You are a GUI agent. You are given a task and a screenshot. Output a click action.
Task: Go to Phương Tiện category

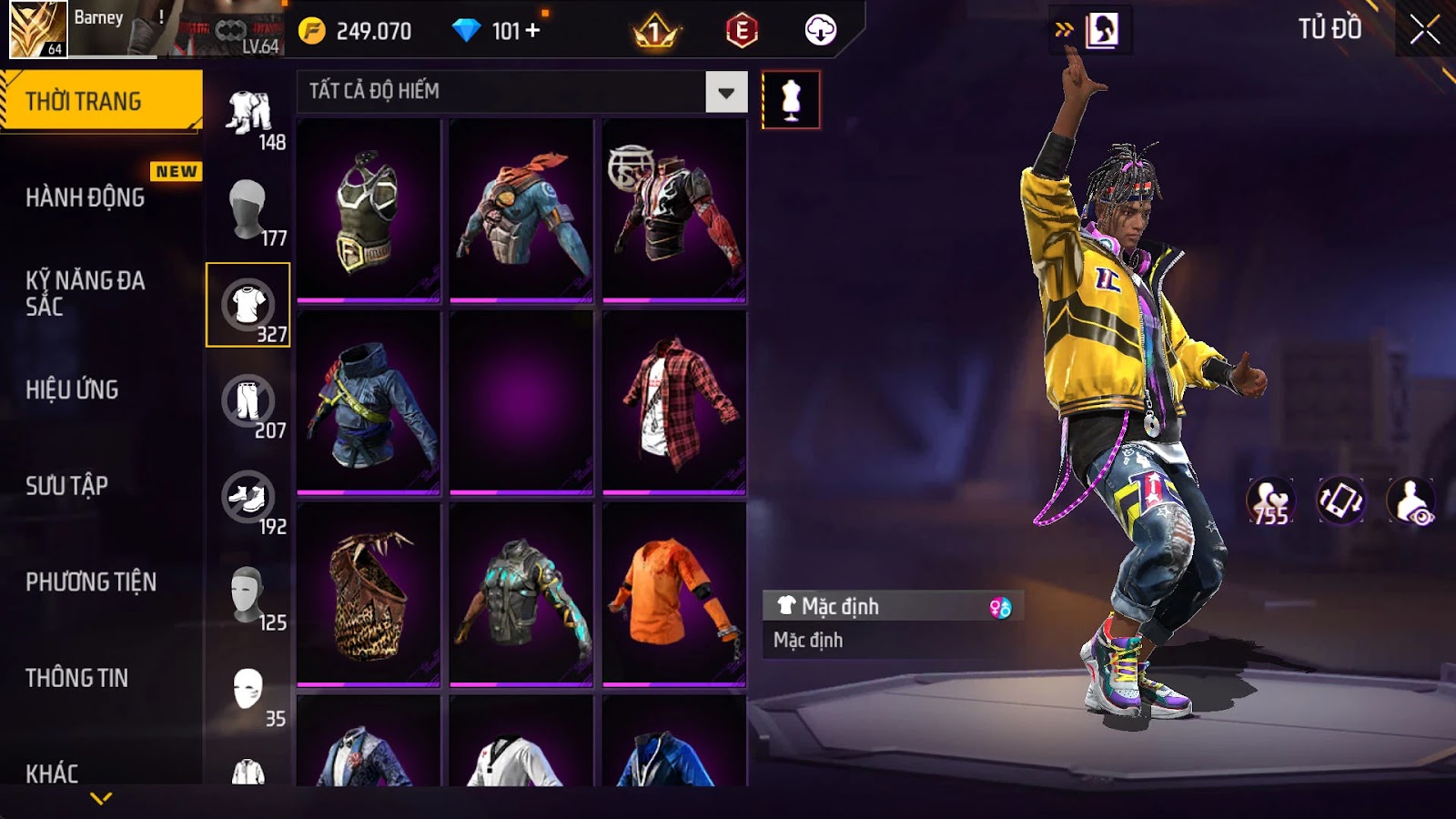coord(91,581)
